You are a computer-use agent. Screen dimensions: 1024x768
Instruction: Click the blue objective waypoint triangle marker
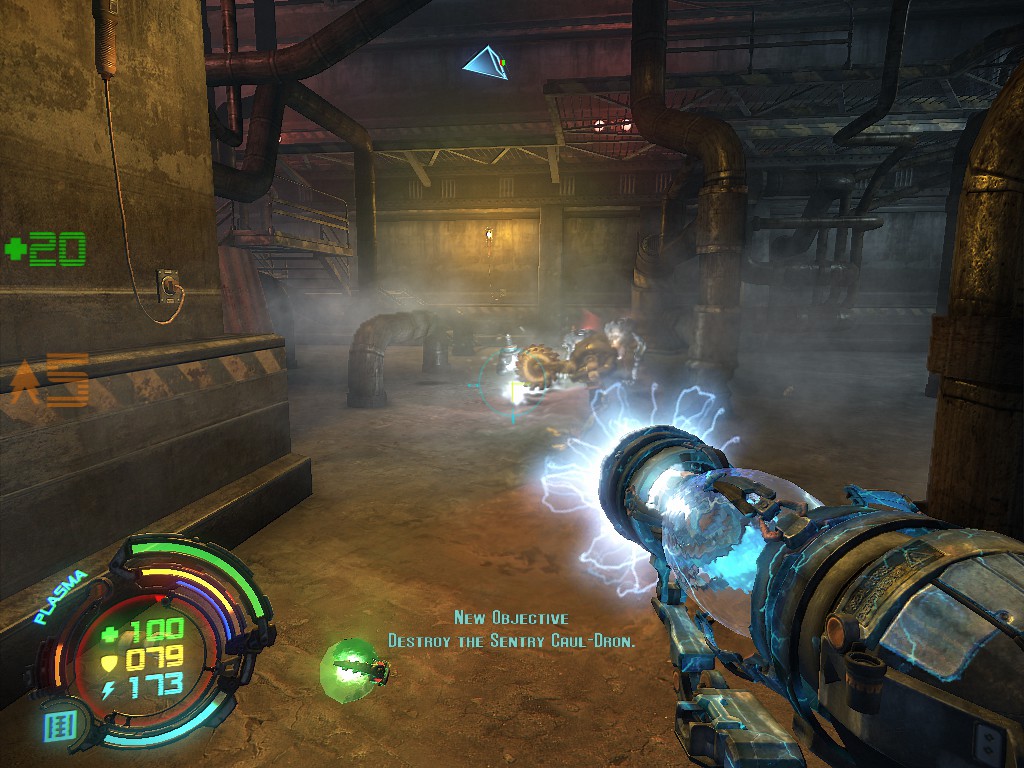(x=485, y=64)
